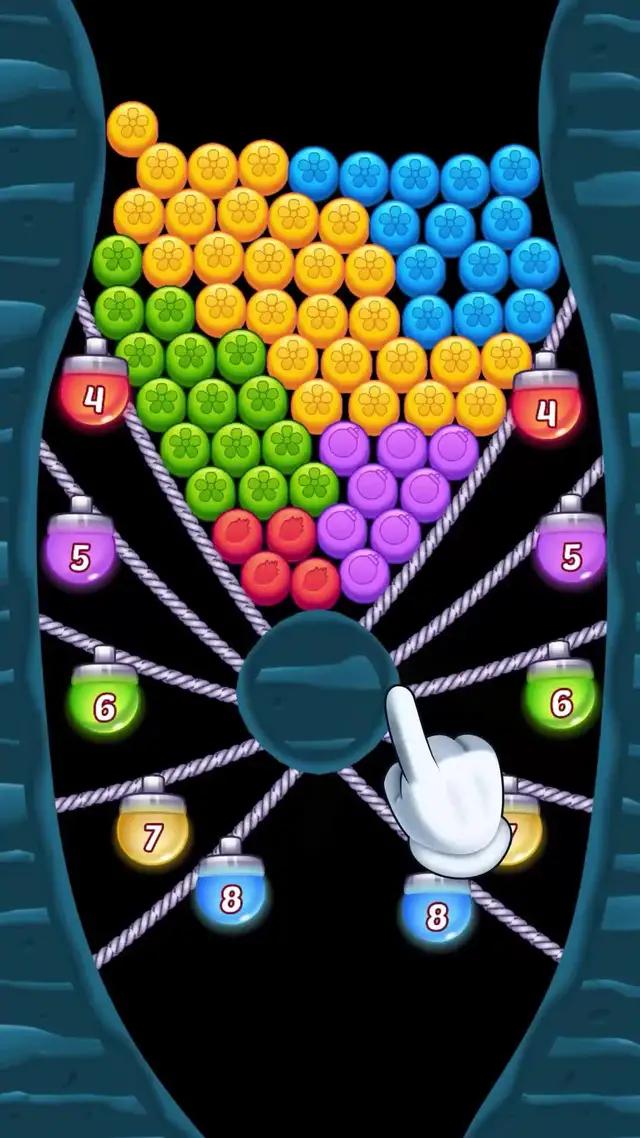
Task: Tap the round teal bubble launcher
Action: (x=318, y=678)
